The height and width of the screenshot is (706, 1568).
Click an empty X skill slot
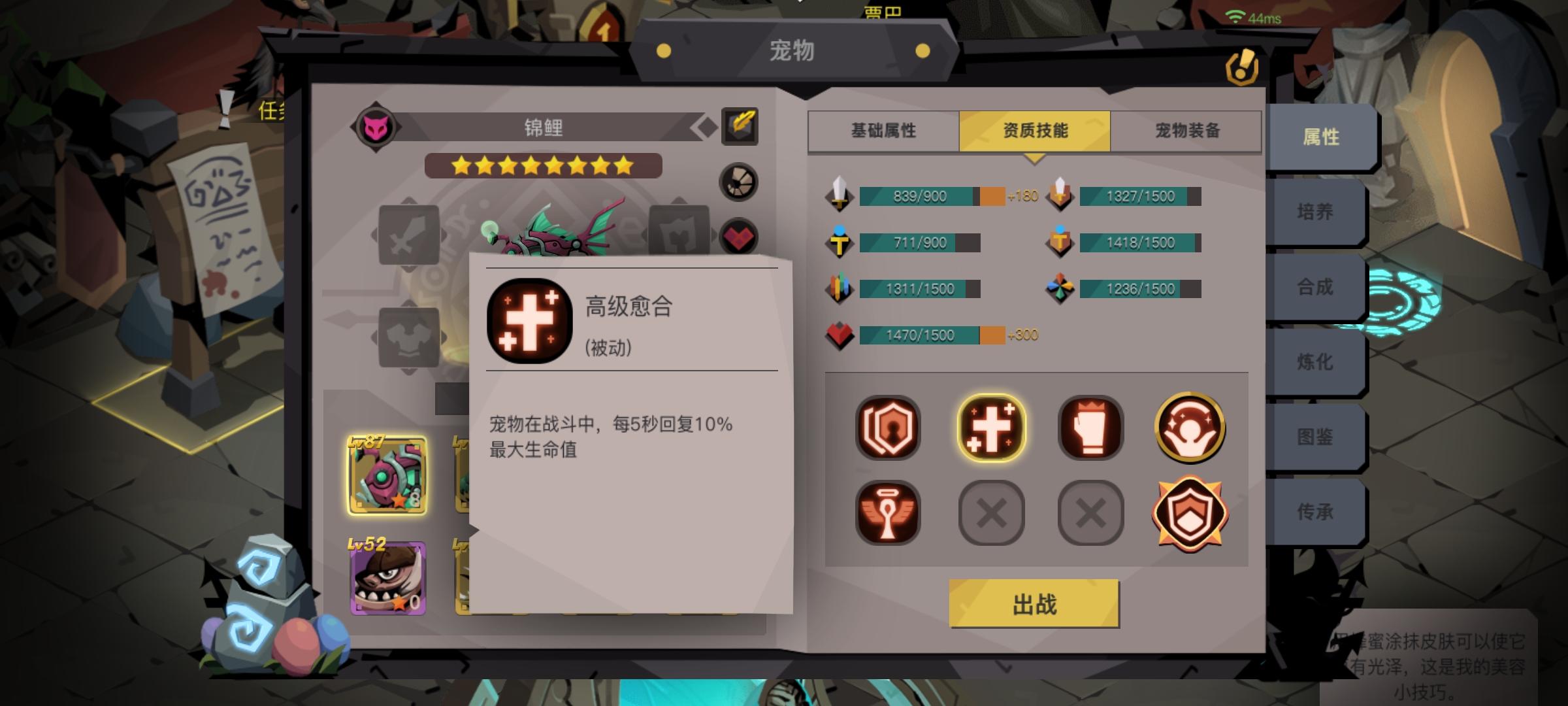992,512
